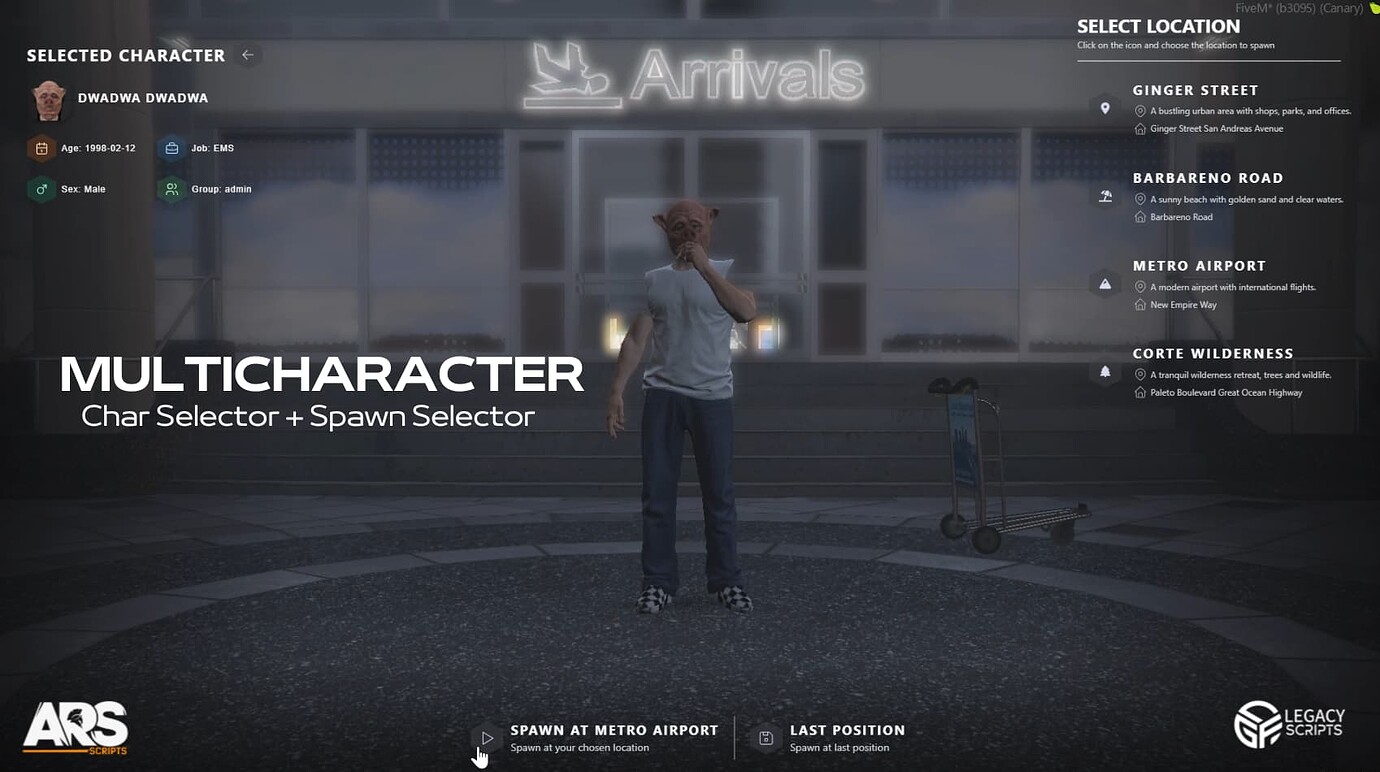Choose Corte Wilderness as the spawn point

[1213, 353]
